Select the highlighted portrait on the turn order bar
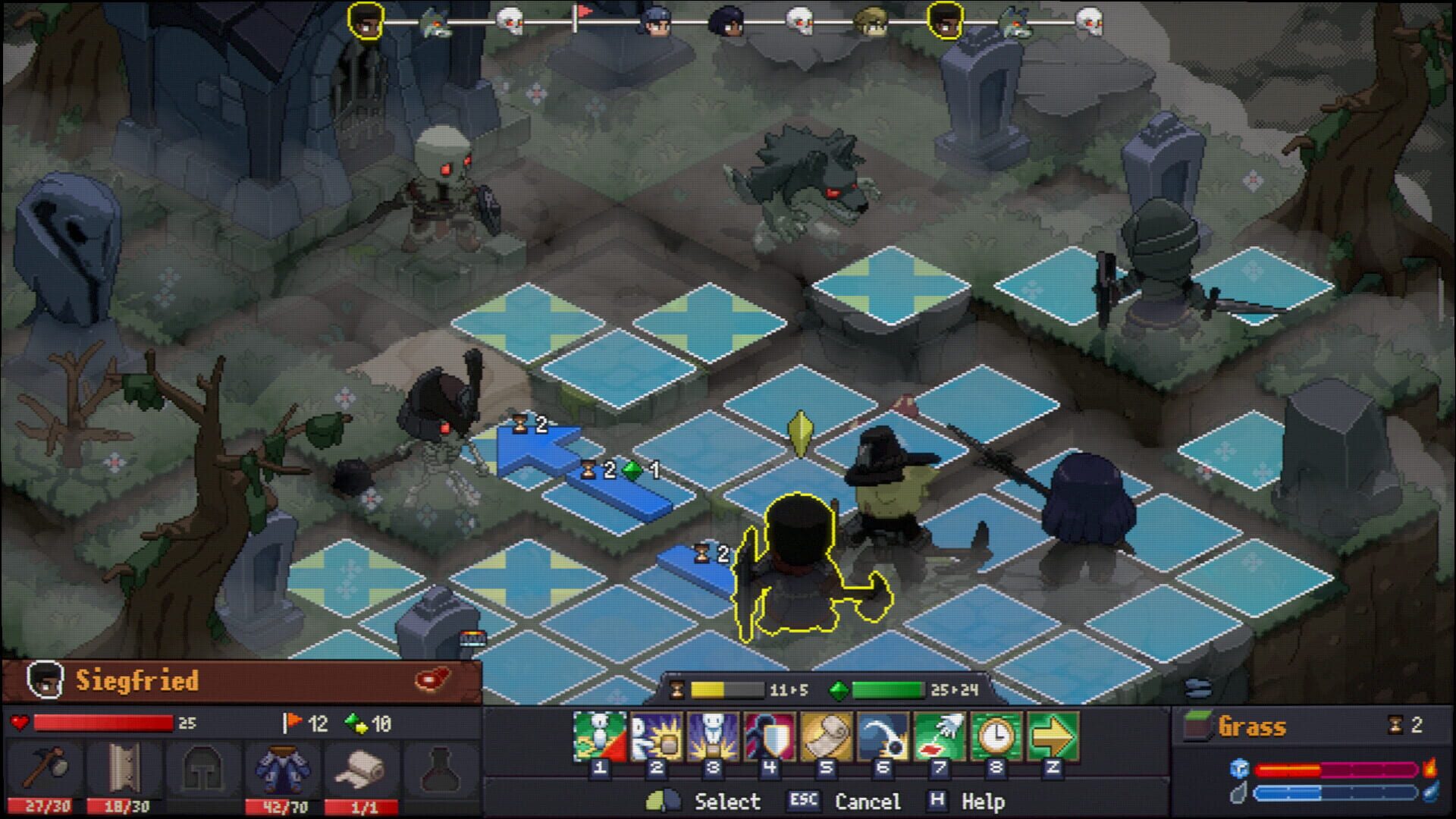 click(x=364, y=20)
